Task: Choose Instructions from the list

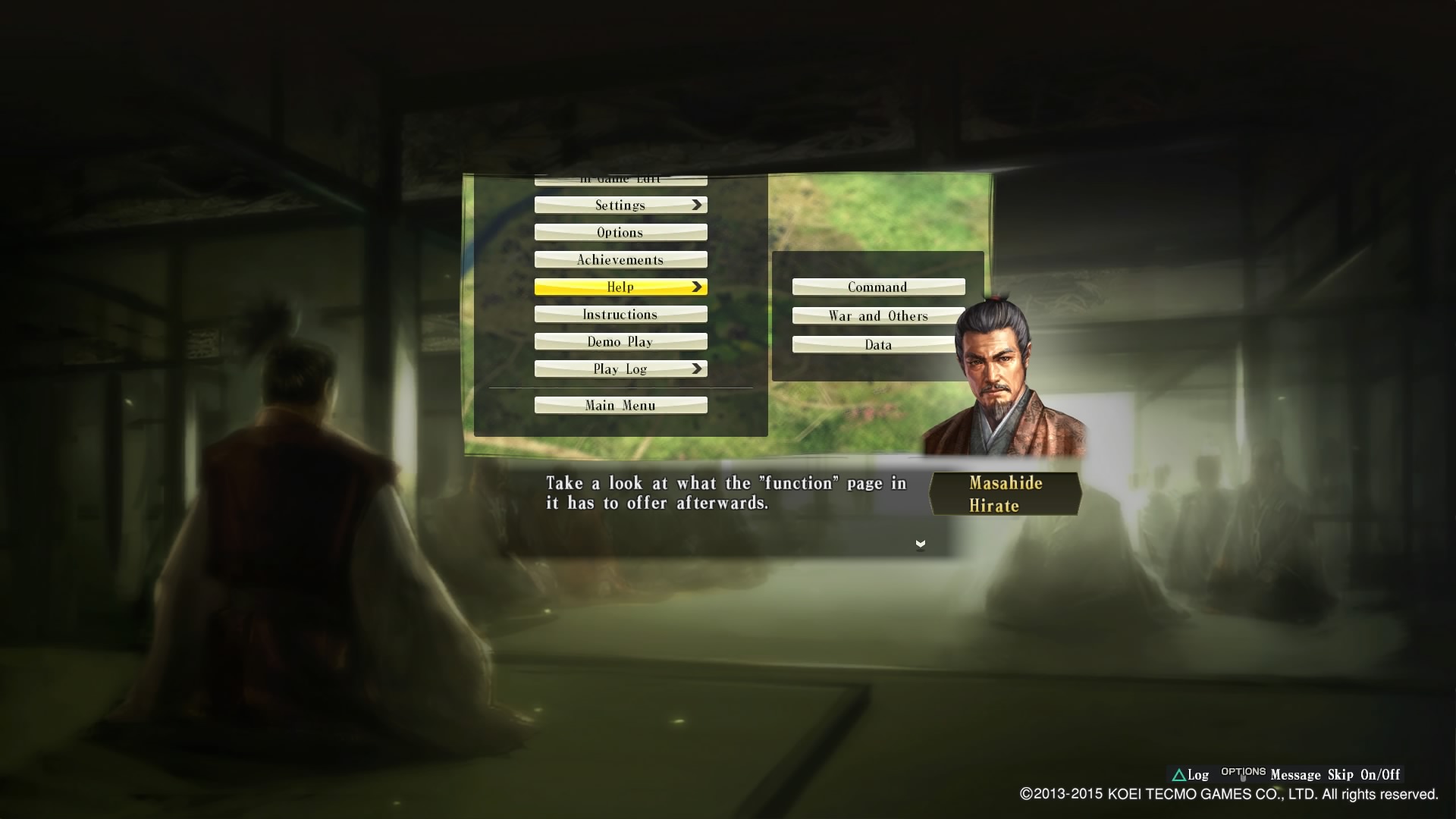Action: click(620, 313)
